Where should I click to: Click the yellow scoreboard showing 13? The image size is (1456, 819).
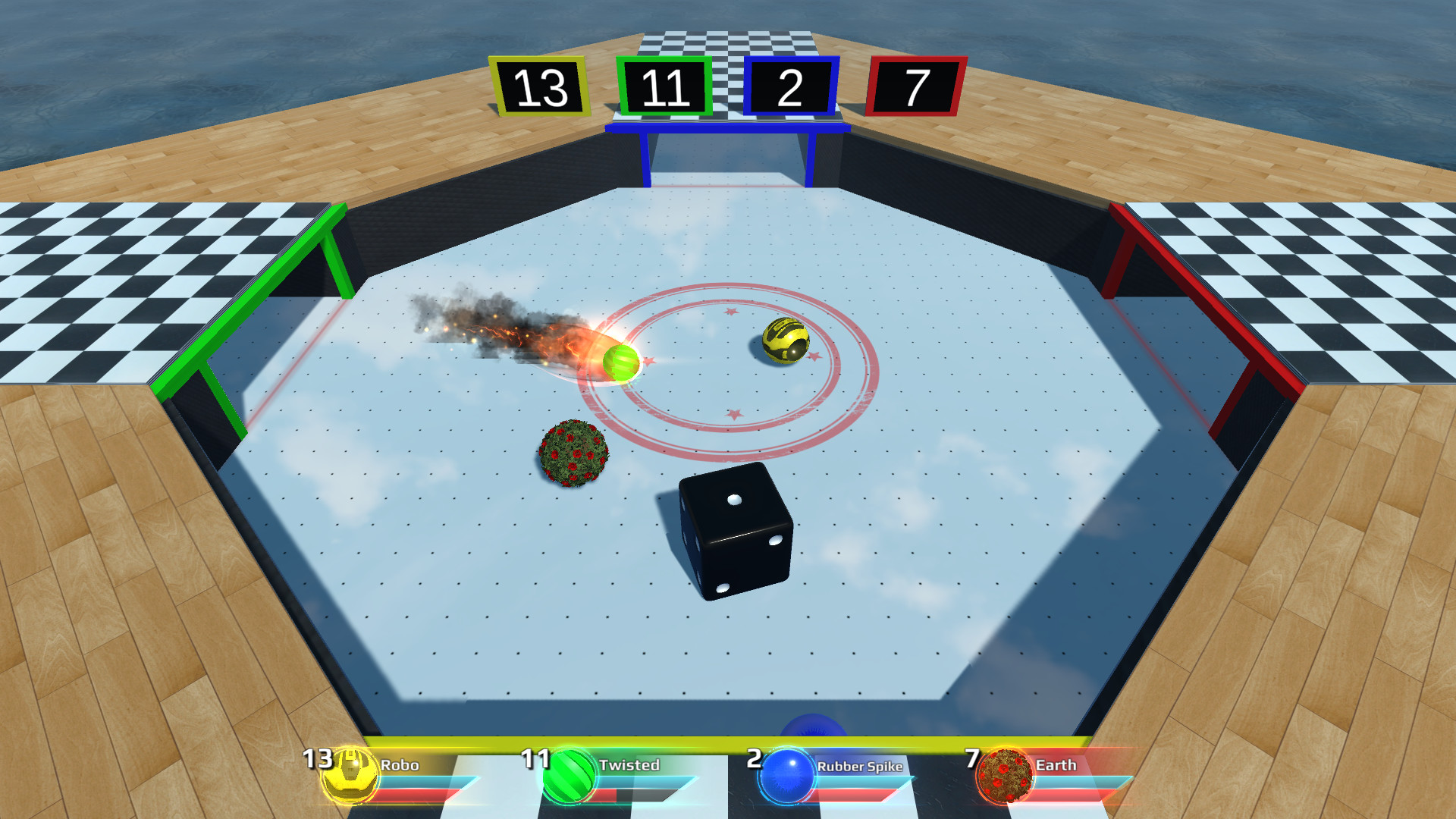(540, 86)
